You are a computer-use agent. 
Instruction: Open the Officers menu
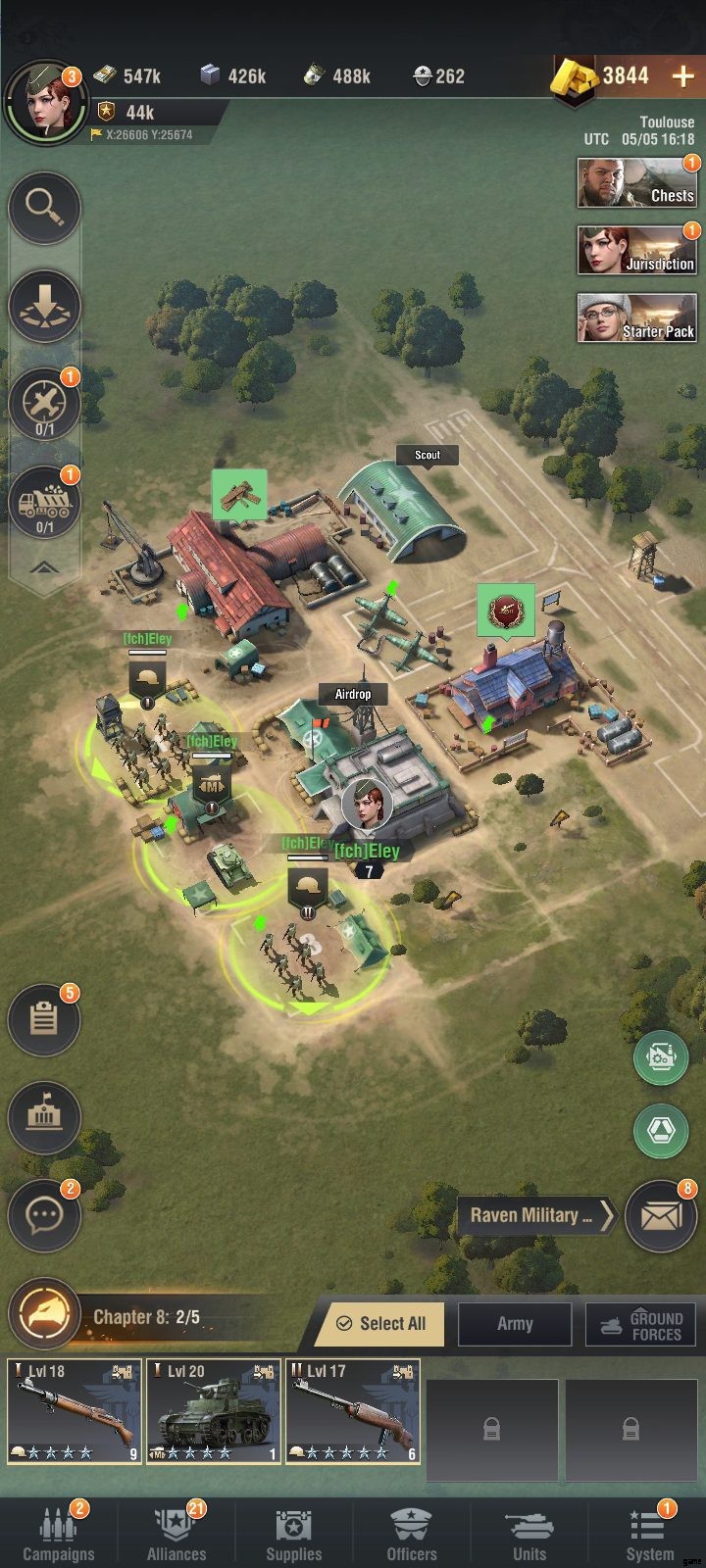click(x=412, y=1534)
